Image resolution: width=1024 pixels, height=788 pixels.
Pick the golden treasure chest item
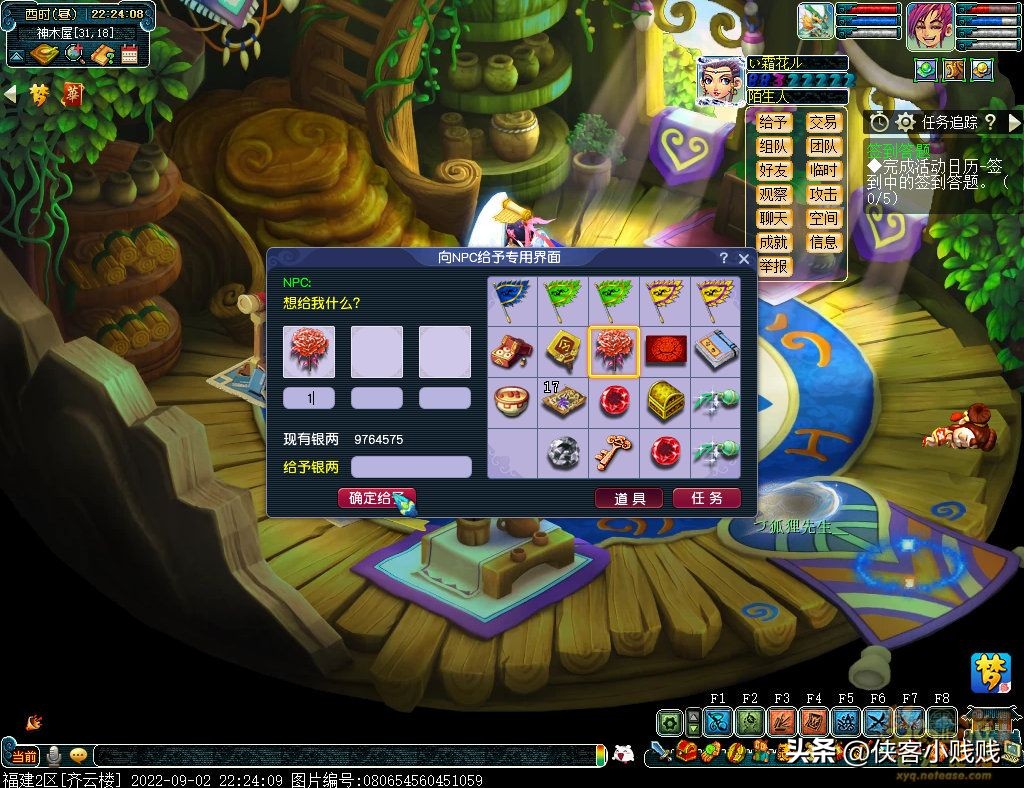click(664, 401)
